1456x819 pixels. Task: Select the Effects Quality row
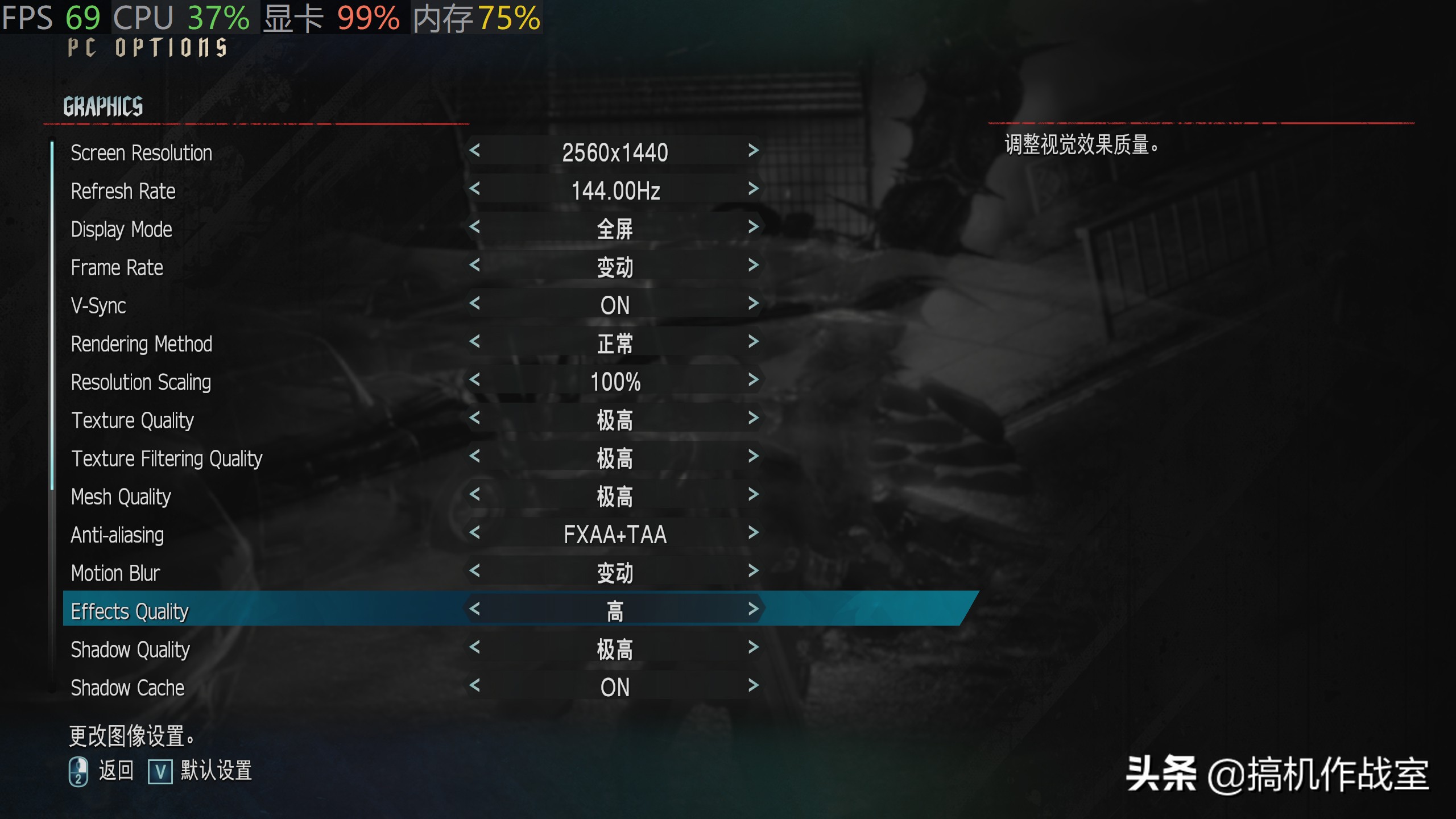tap(129, 611)
